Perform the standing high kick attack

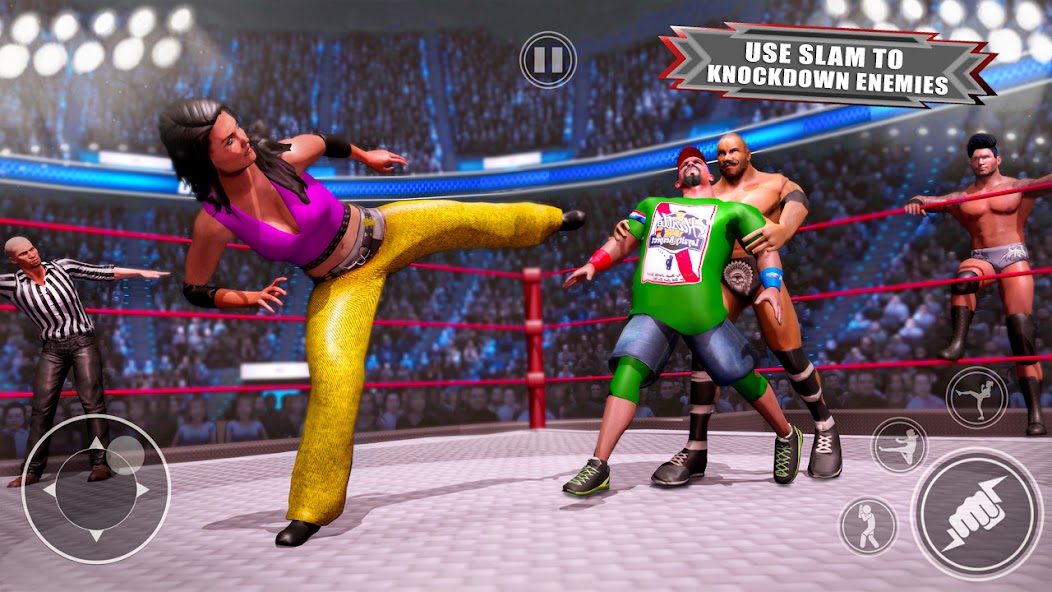tap(976, 395)
